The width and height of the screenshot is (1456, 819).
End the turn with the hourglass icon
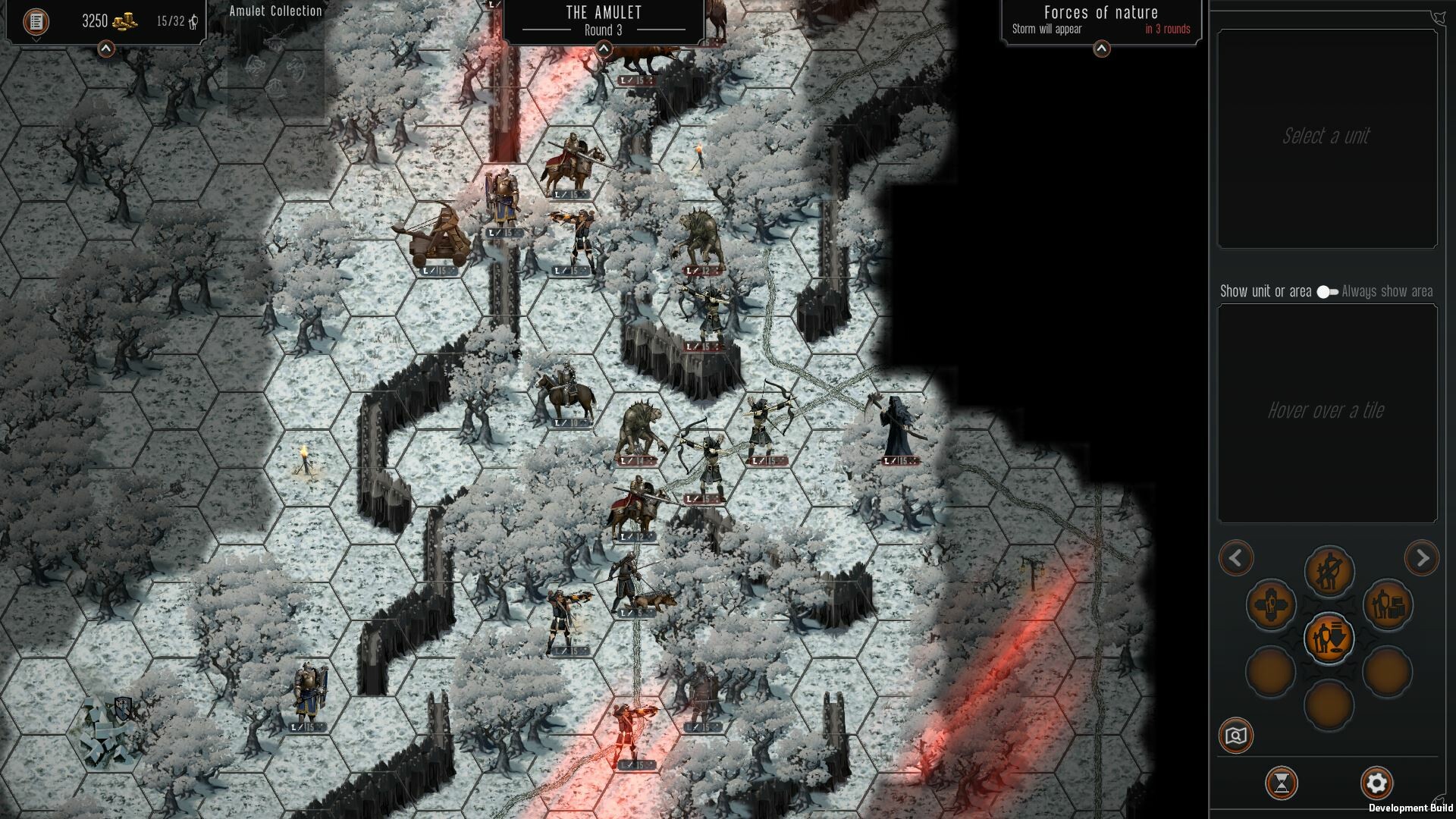click(1280, 783)
